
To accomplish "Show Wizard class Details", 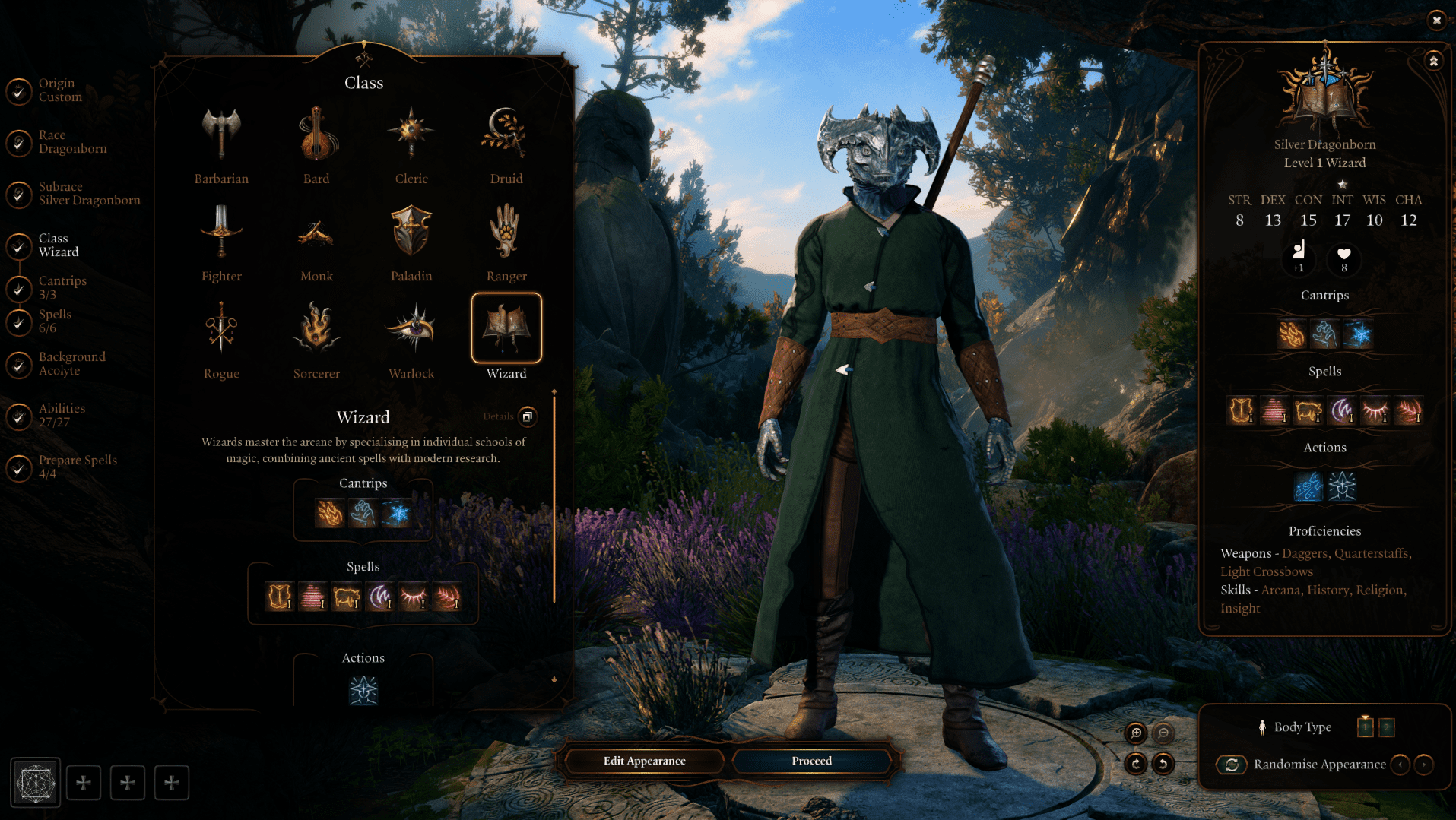I will click(527, 416).
